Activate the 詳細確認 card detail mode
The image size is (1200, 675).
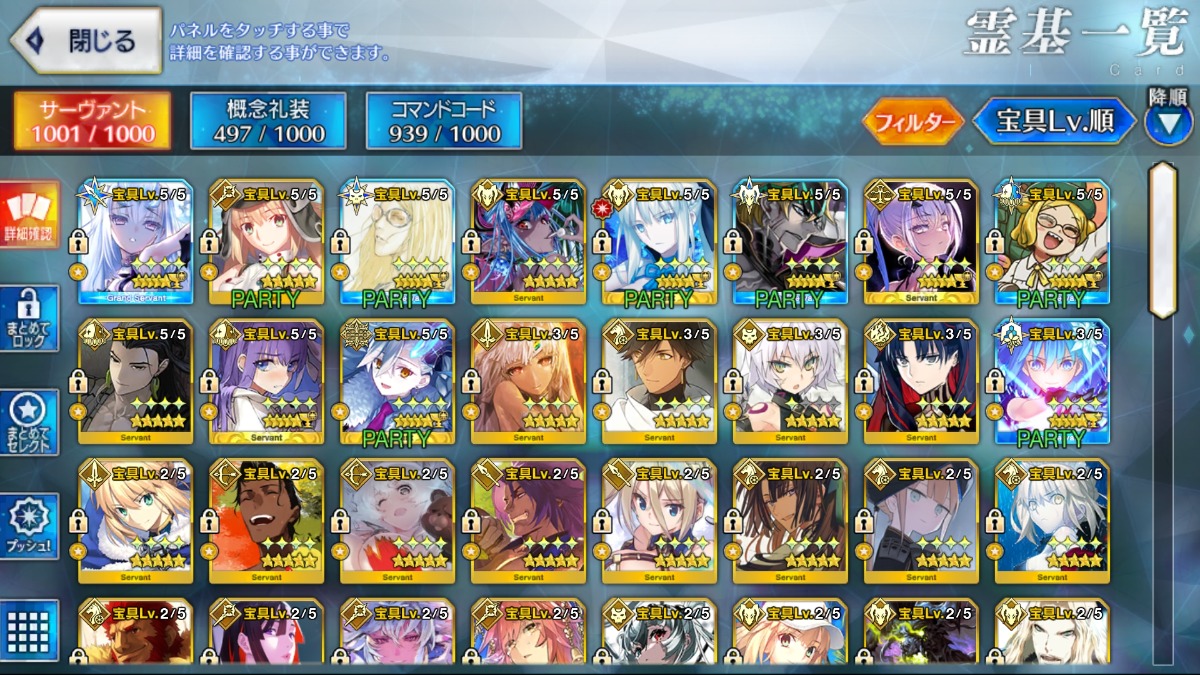(x=29, y=215)
